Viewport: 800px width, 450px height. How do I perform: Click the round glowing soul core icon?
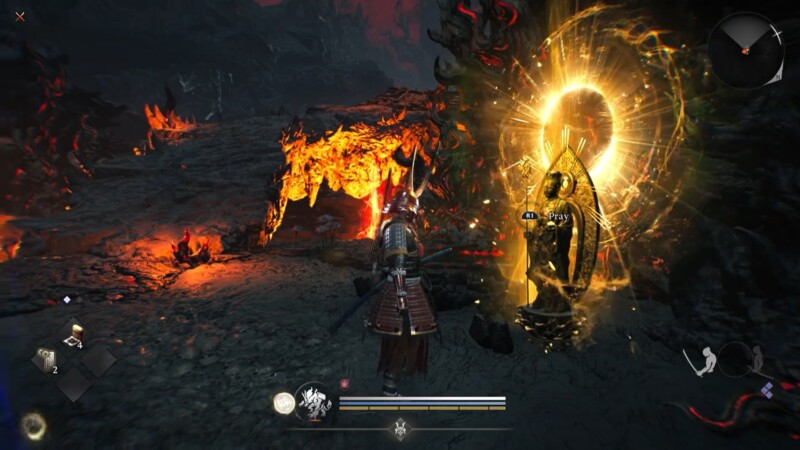[x=283, y=403]
